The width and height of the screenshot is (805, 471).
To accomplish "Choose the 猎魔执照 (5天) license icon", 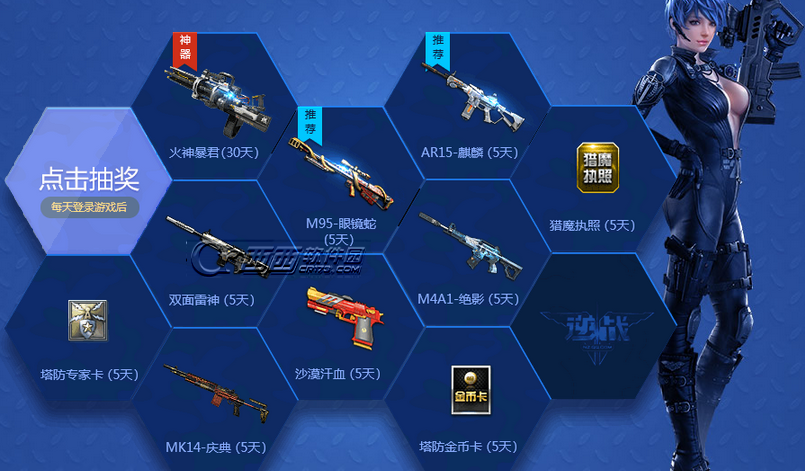I will (x=598, y=169).
